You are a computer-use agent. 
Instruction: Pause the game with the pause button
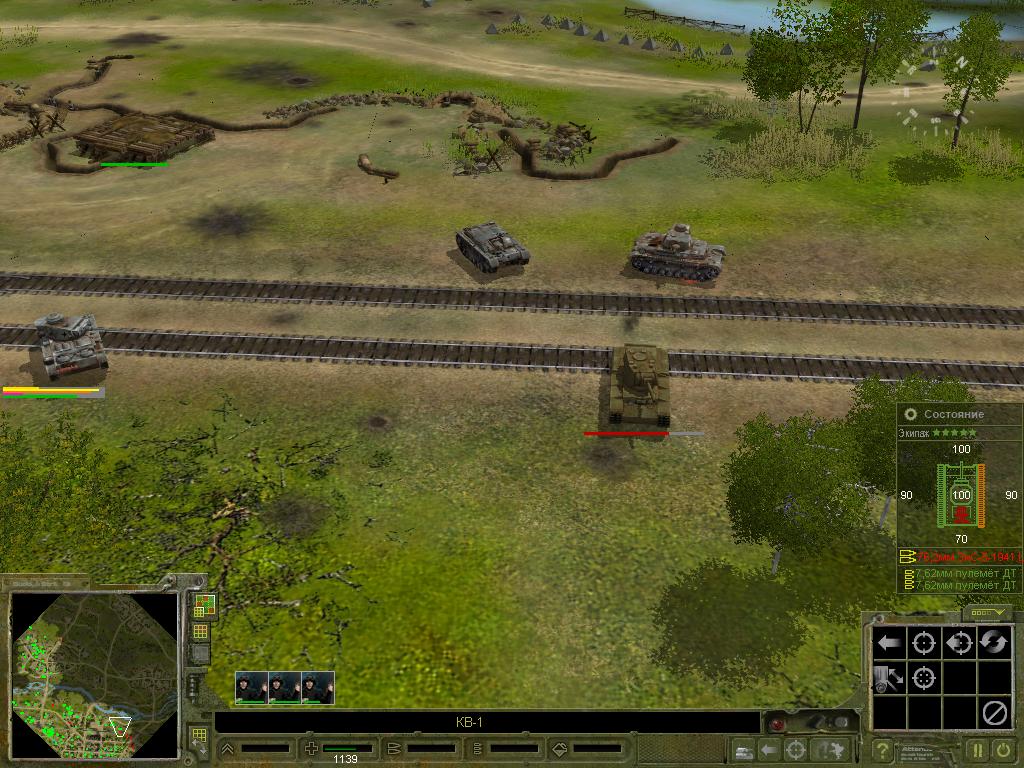pyautogui.click(x=977, y=750)
